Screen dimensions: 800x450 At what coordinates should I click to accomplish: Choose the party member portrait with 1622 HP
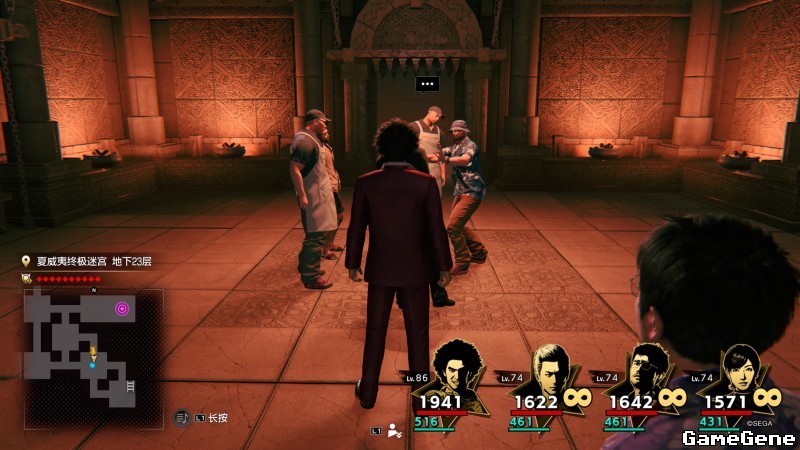click(548, 371)
